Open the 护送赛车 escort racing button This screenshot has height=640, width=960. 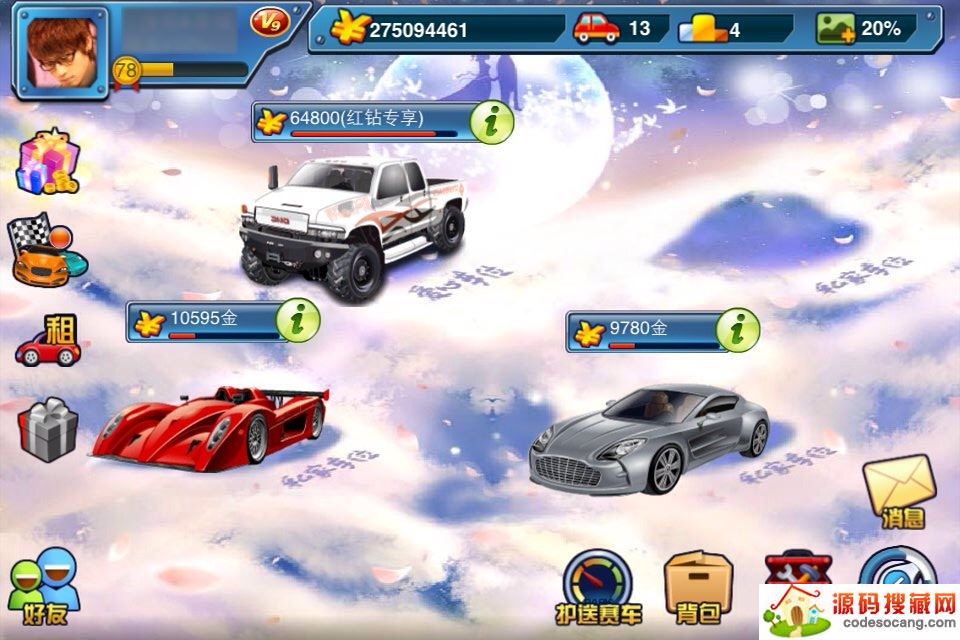click(598, 588)
